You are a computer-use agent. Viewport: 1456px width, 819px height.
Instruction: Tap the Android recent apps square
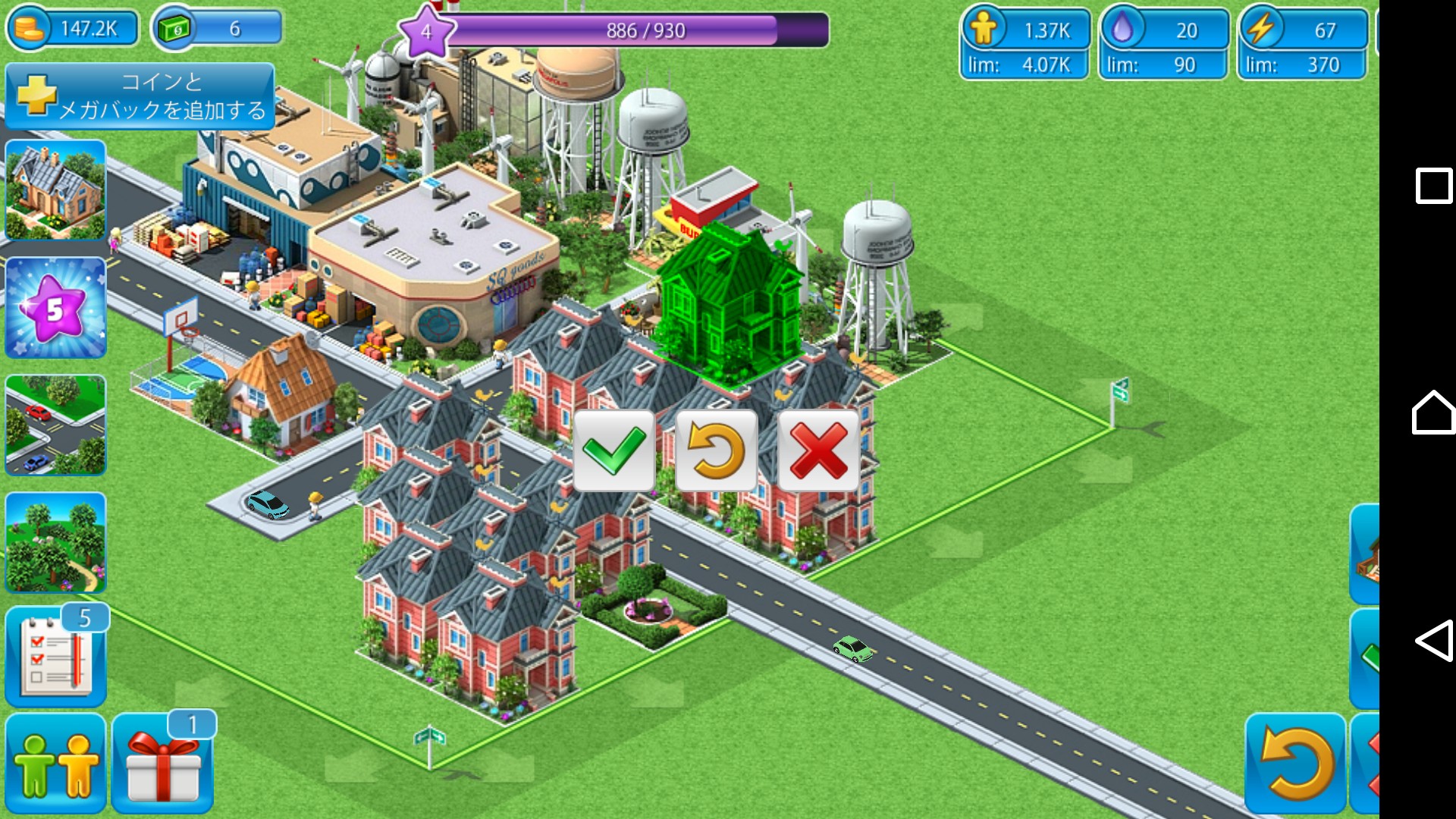click(1433, 186)
